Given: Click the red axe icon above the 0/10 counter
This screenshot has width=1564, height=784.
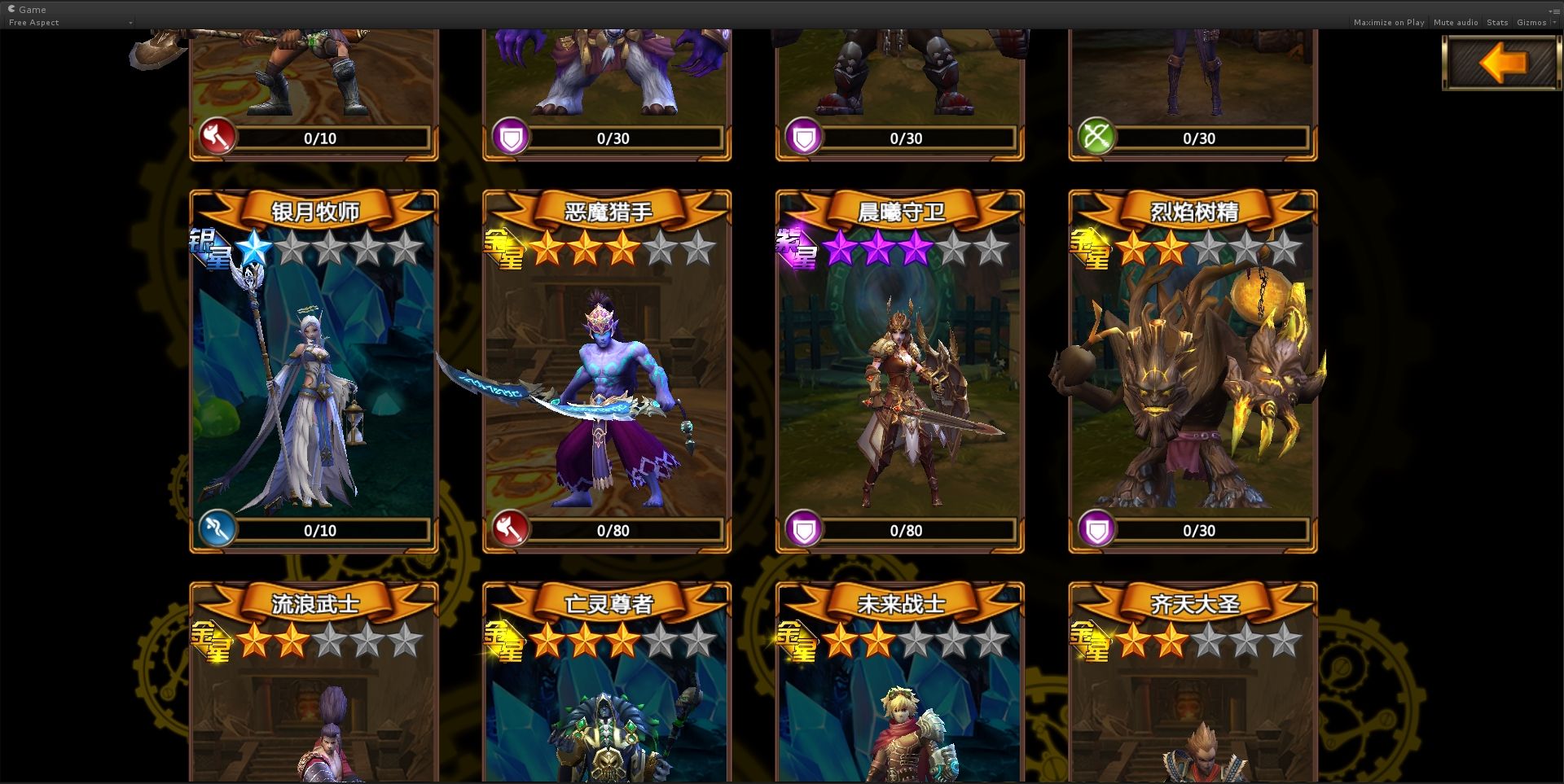Looking at the screenshot, I should click(x=216, y=137).
